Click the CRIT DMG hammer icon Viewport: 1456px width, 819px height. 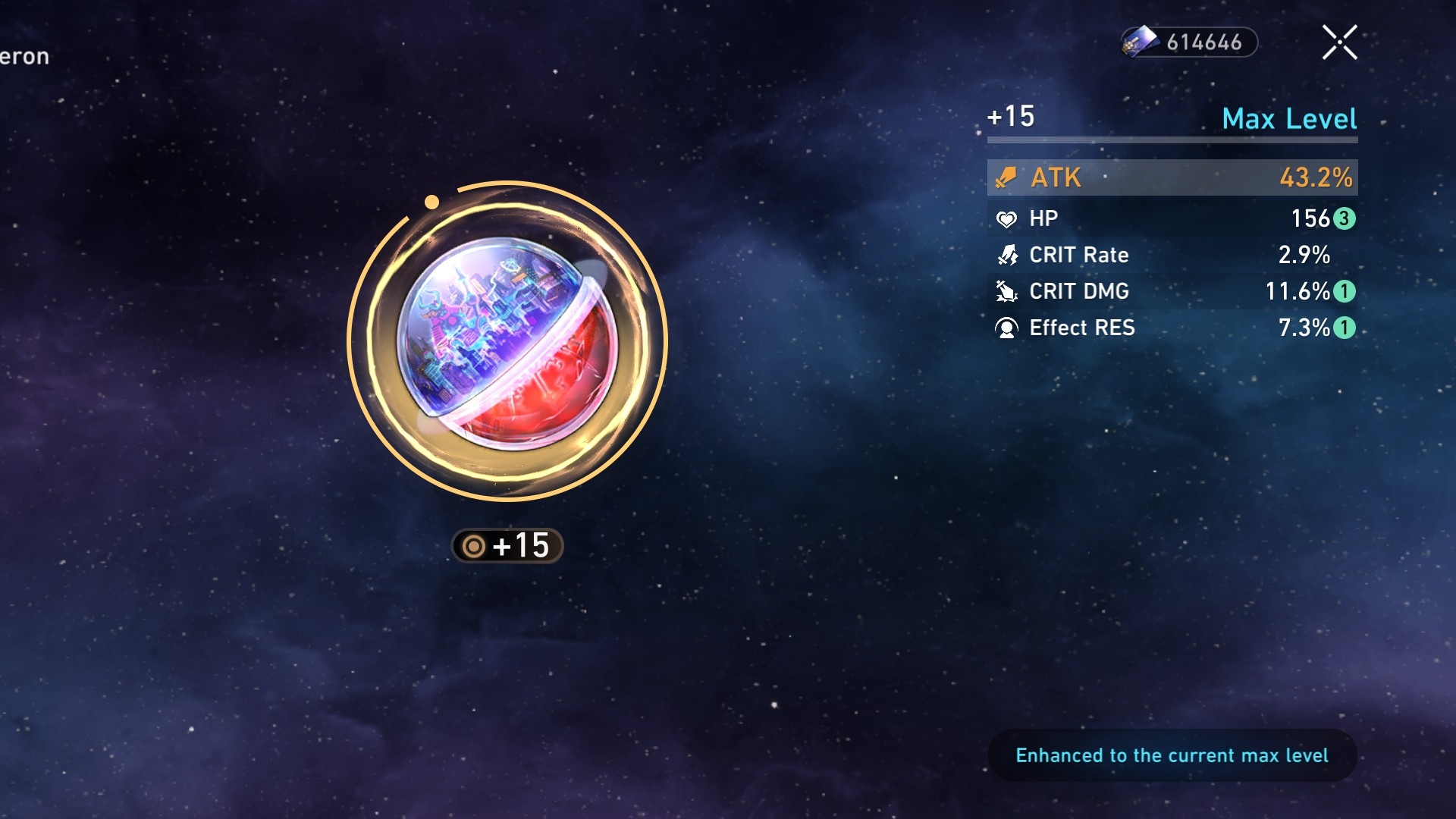[x=1006, y=292]
